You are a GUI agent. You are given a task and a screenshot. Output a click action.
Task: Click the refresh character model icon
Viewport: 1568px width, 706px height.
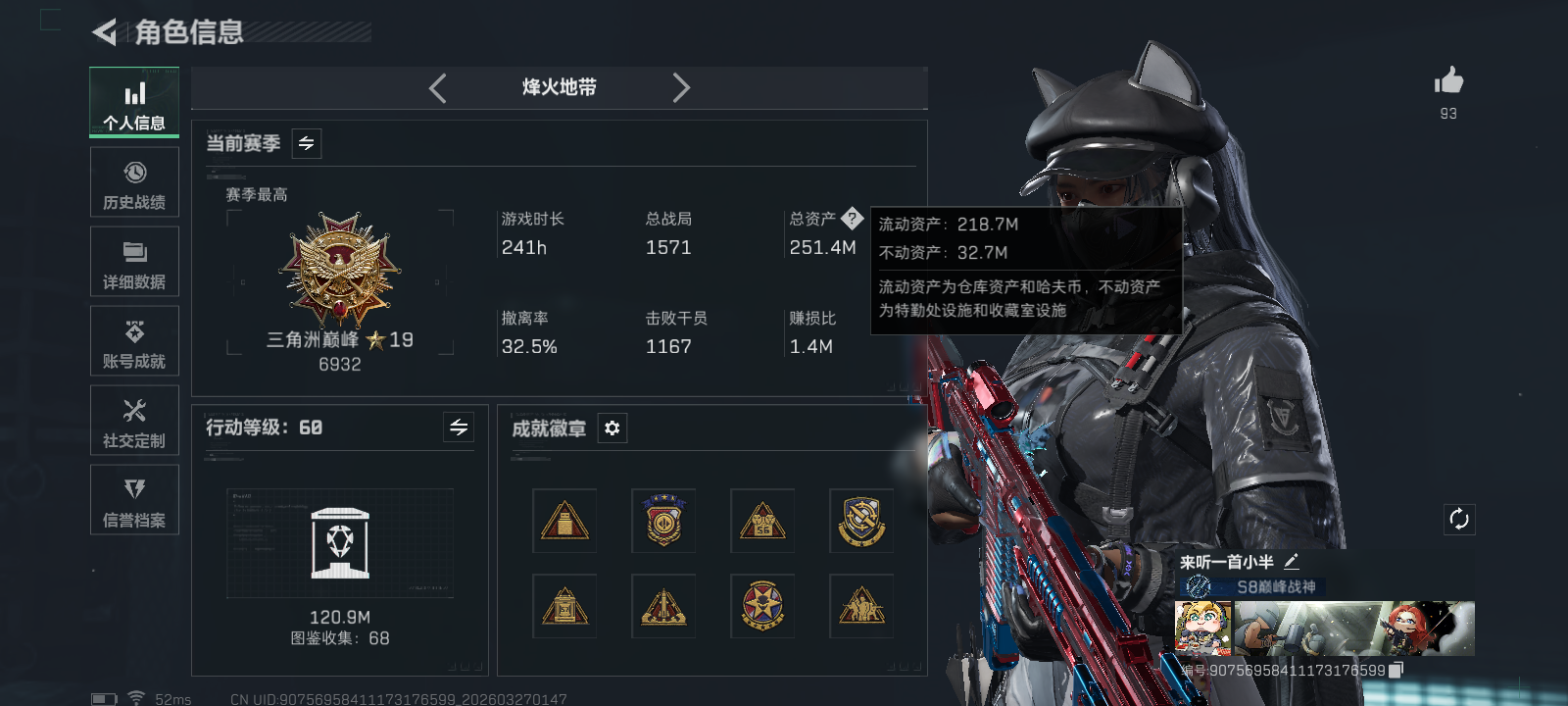click(x=1459, y=518)
